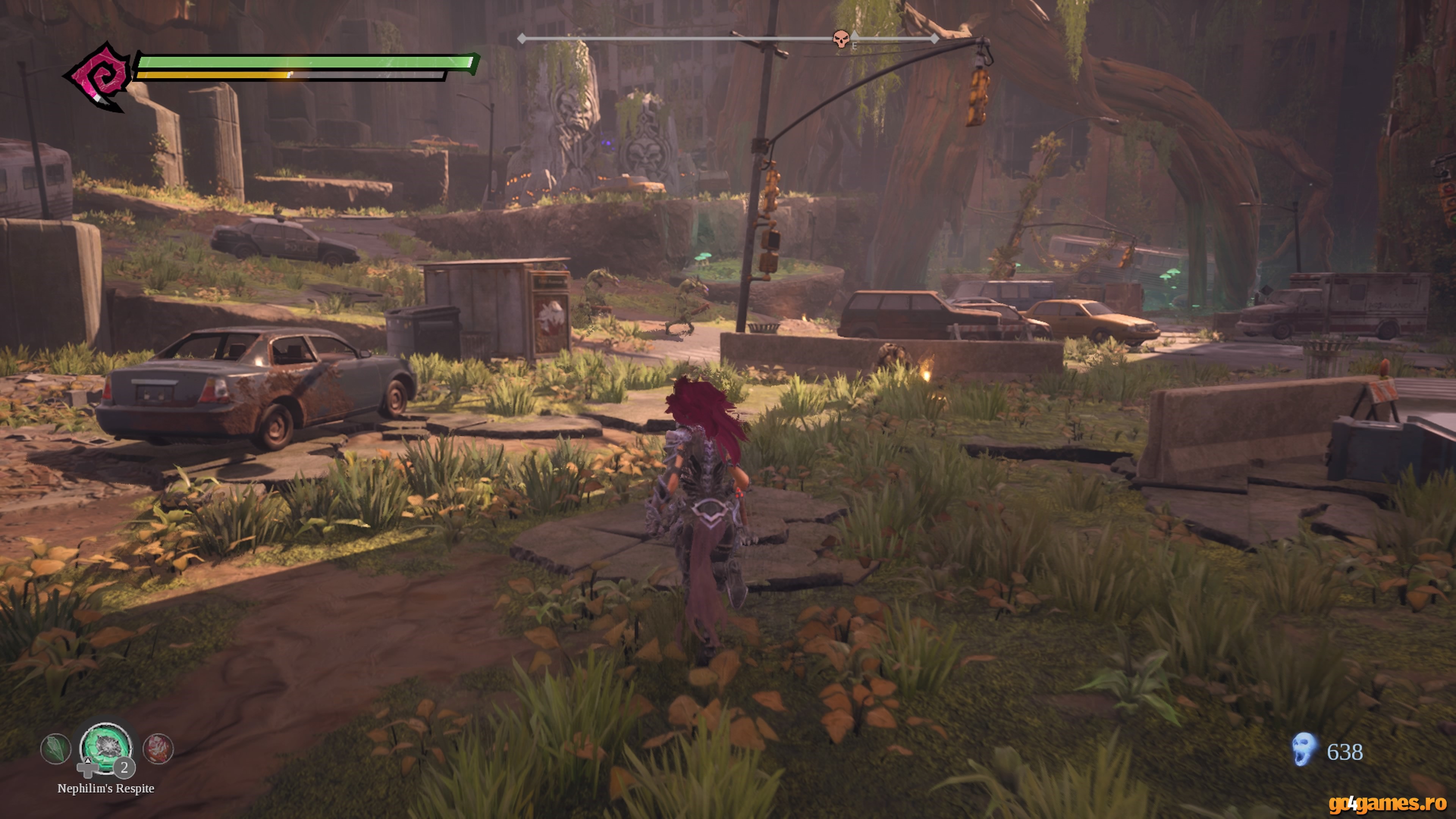1456x819 pixels.
Task: Use the Nephilim's Respite healing item
Action: coord(106,747)
